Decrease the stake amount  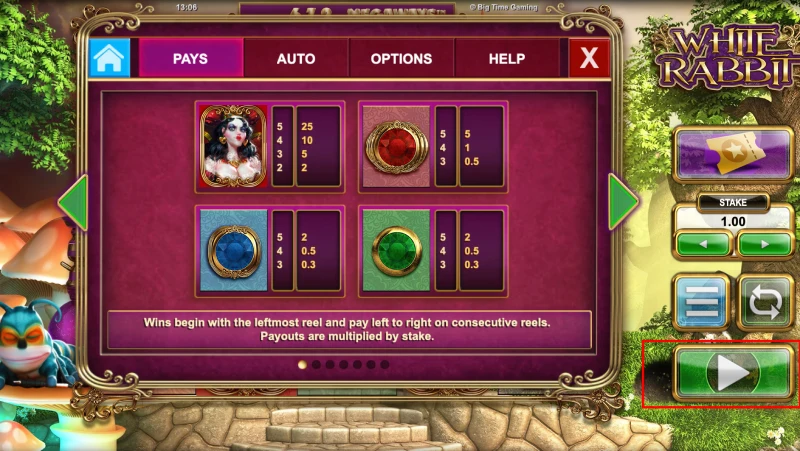tap(703, 243)
